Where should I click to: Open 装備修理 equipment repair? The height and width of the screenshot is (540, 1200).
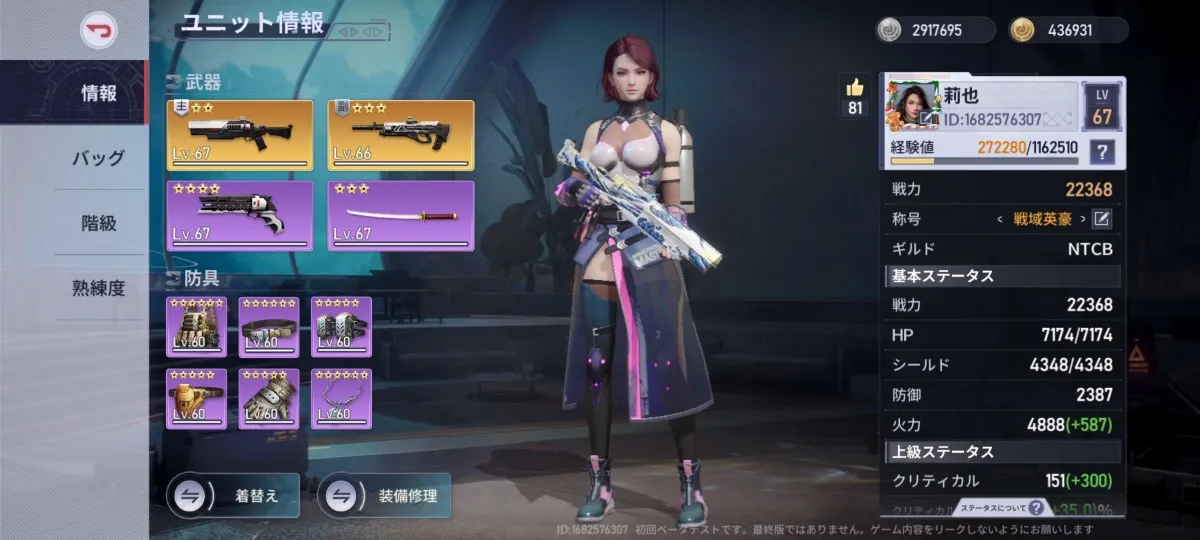click(384, 495)
